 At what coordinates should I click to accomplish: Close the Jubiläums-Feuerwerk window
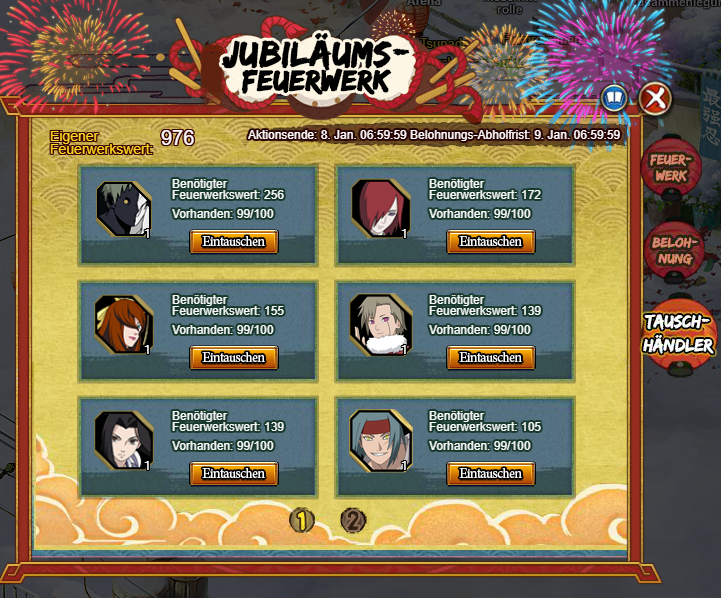(654, 98)
